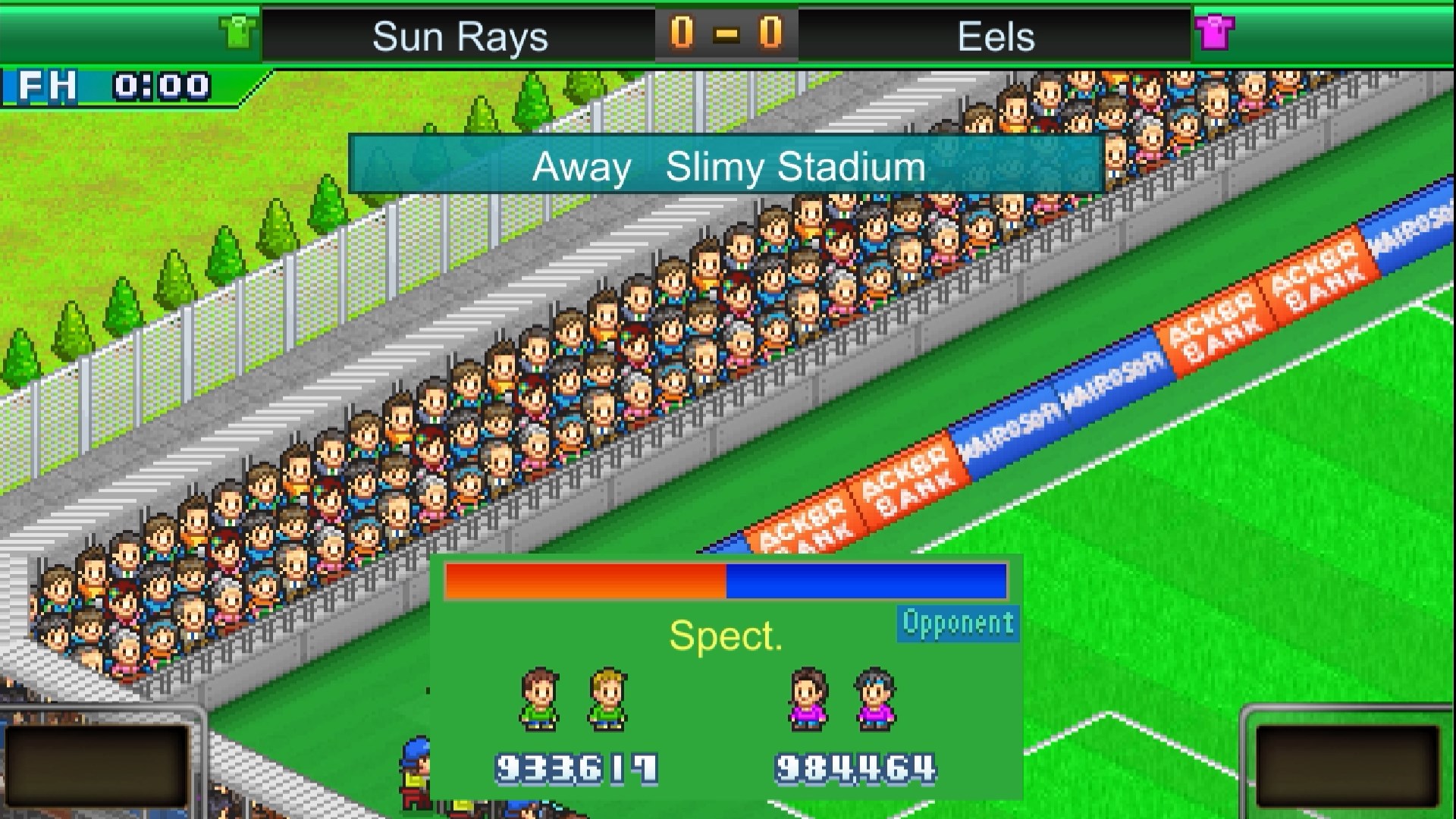The image size is (1456, 819).
Task: Select the Spect. heading label
Action: tap(725, 637)
